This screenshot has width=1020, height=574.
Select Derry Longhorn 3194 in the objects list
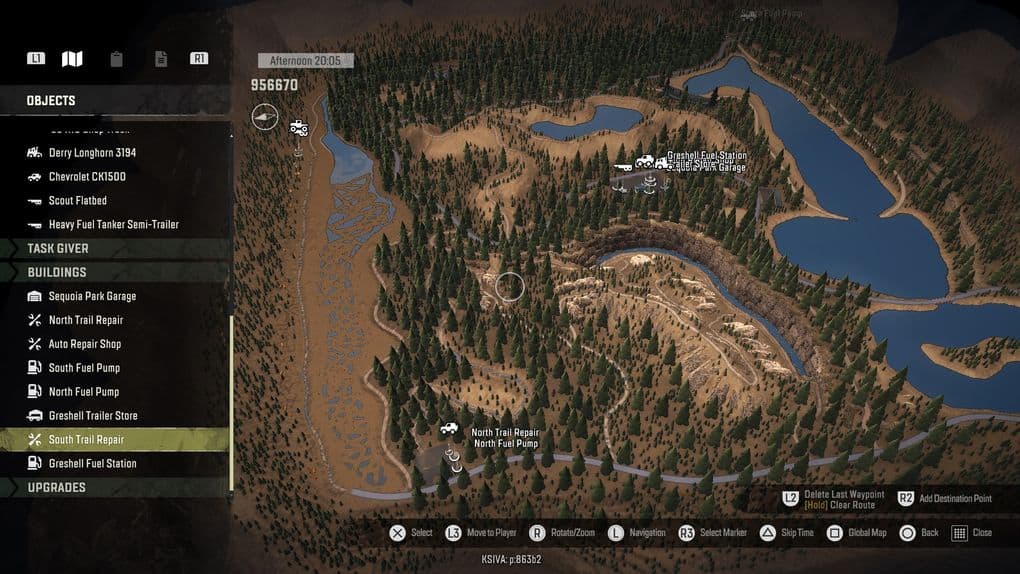(x=92, y=153)
